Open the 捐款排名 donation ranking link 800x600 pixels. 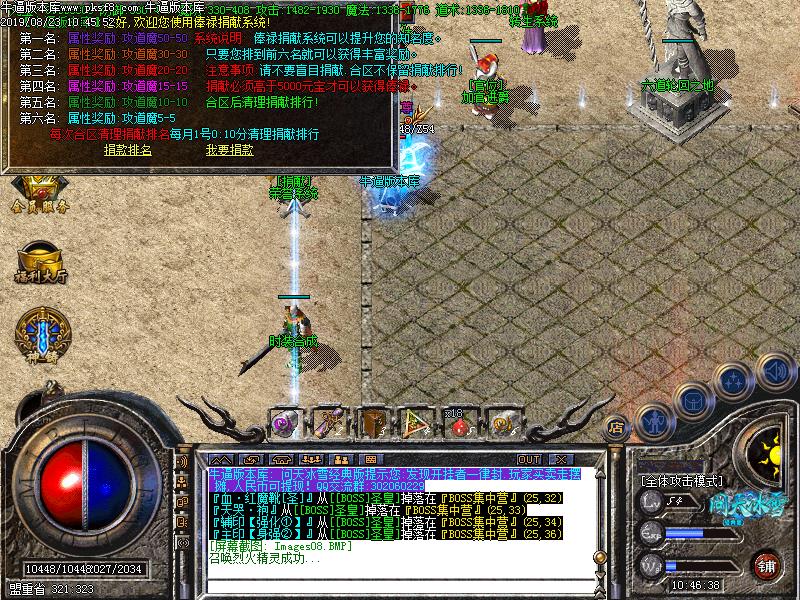128,150
